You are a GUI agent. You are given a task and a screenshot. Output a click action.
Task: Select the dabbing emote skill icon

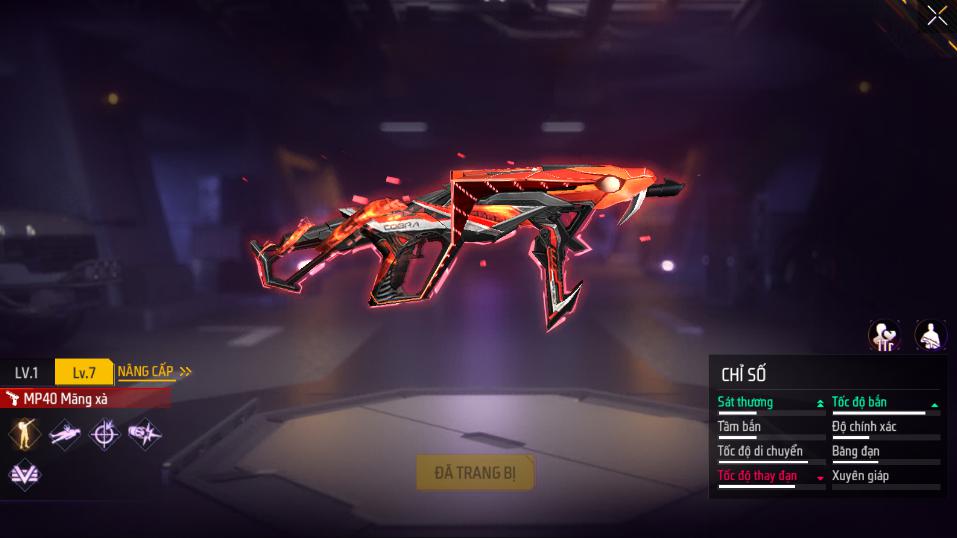[24, 433]
